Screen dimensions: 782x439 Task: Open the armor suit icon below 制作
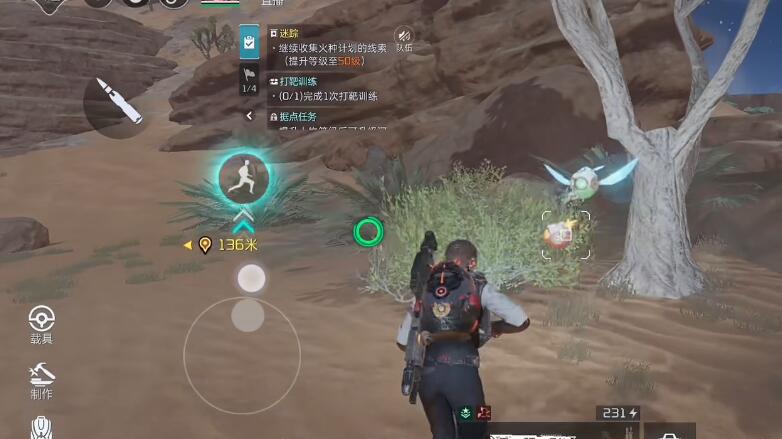click(x=41, y=427)
